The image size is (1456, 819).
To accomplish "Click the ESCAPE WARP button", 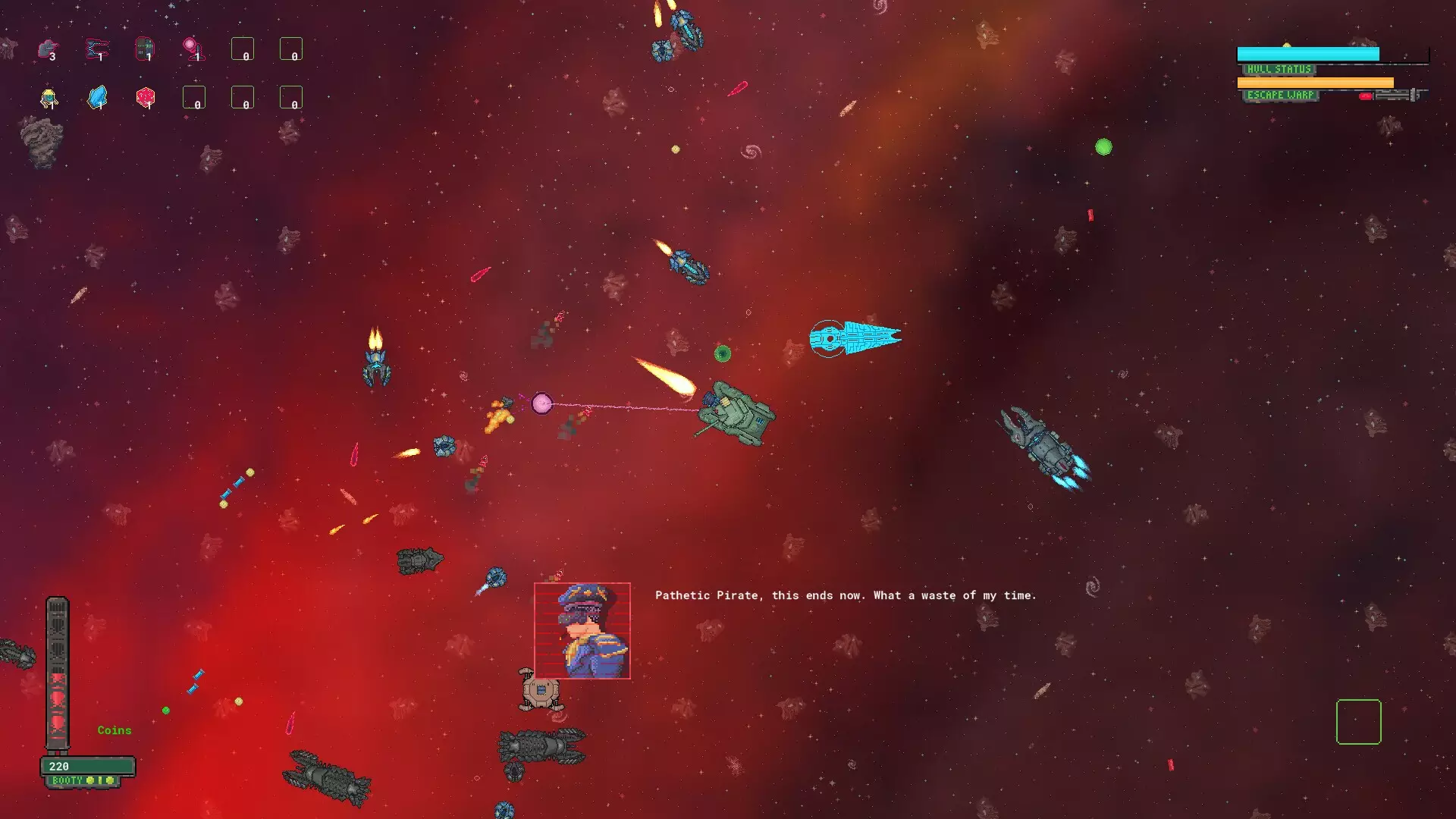I will 1280,95.
